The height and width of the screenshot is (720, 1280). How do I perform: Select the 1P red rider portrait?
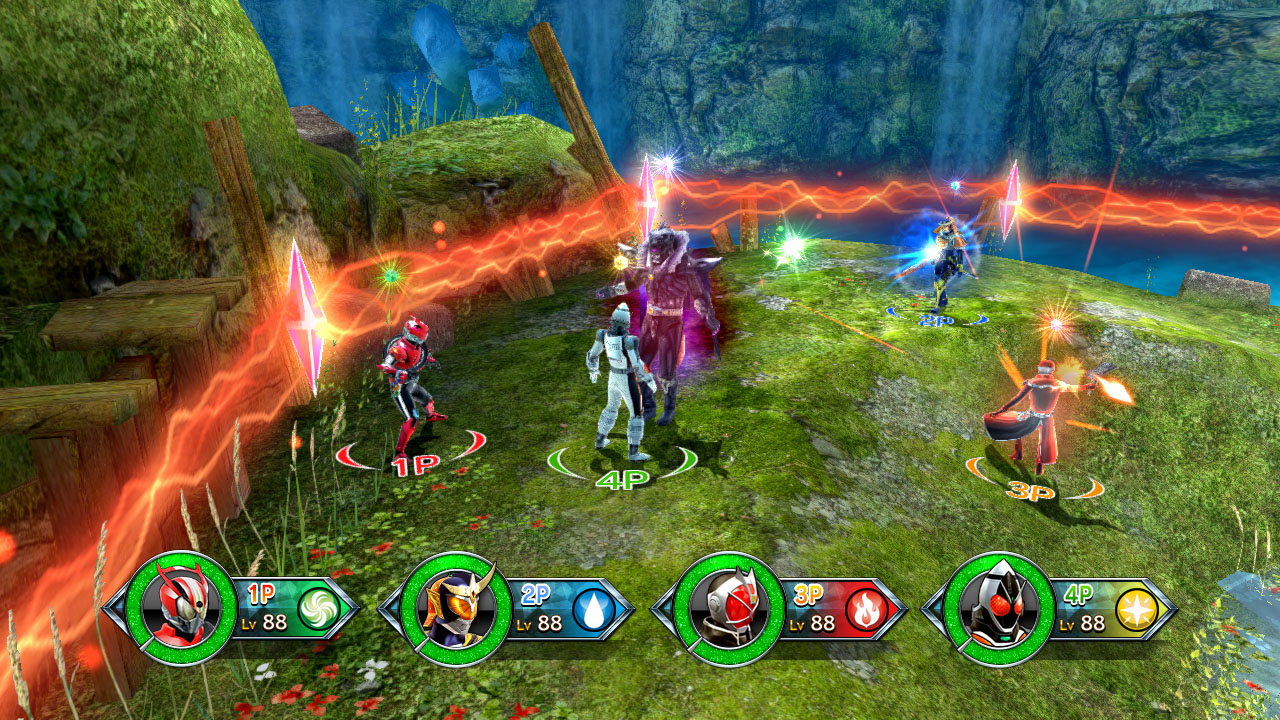tap(181, 608)
